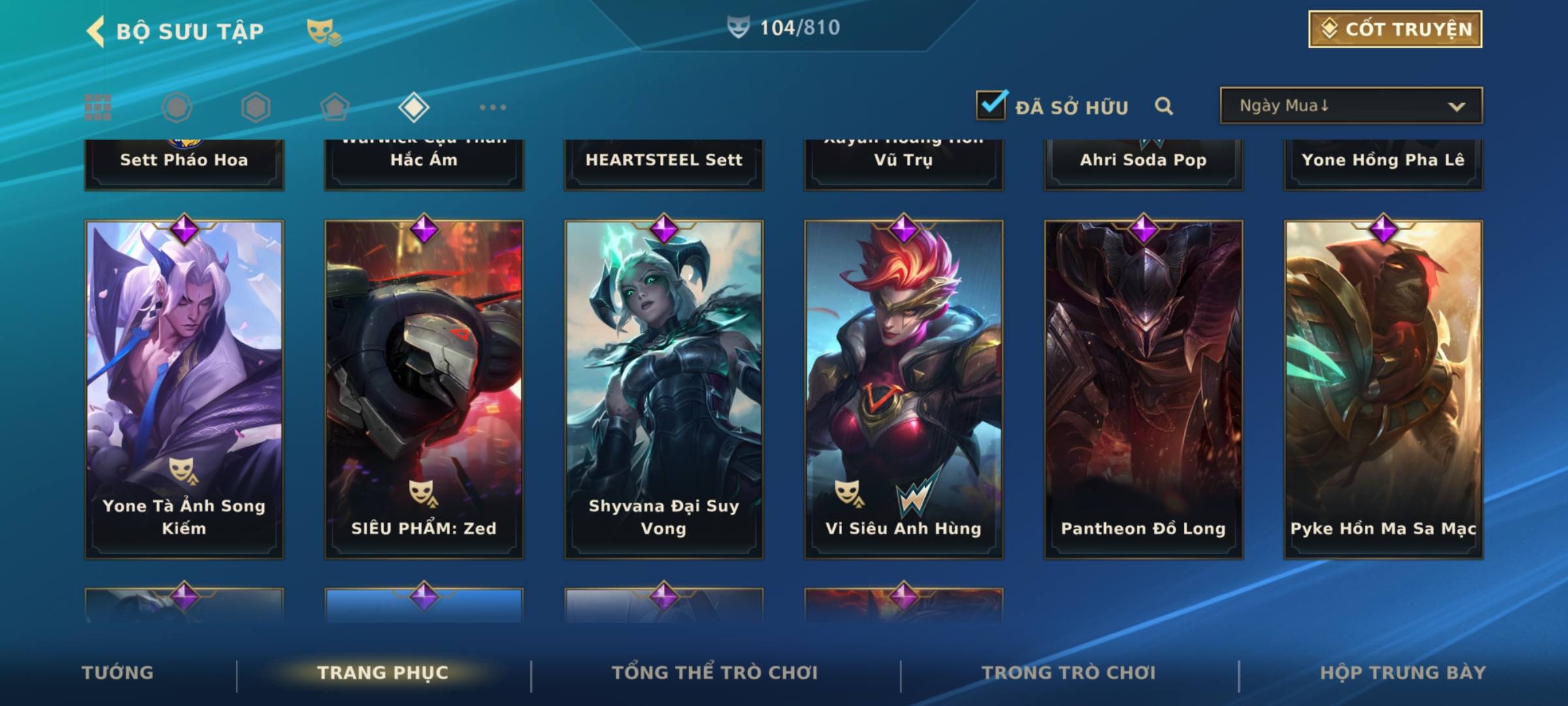Image resolution: width=1568 pixels, height=706 pixels.
Task: Choose the SIÊU PHẨM: Zed skin card
Action: 424,389
